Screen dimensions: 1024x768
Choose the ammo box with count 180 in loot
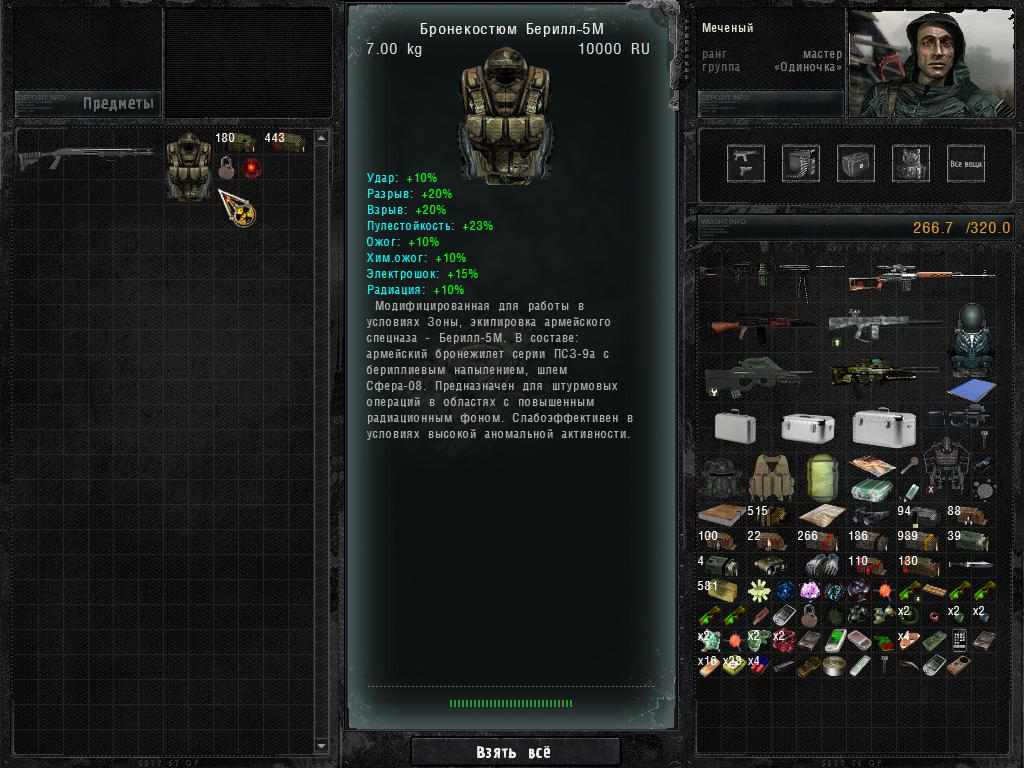click(239, 143)
